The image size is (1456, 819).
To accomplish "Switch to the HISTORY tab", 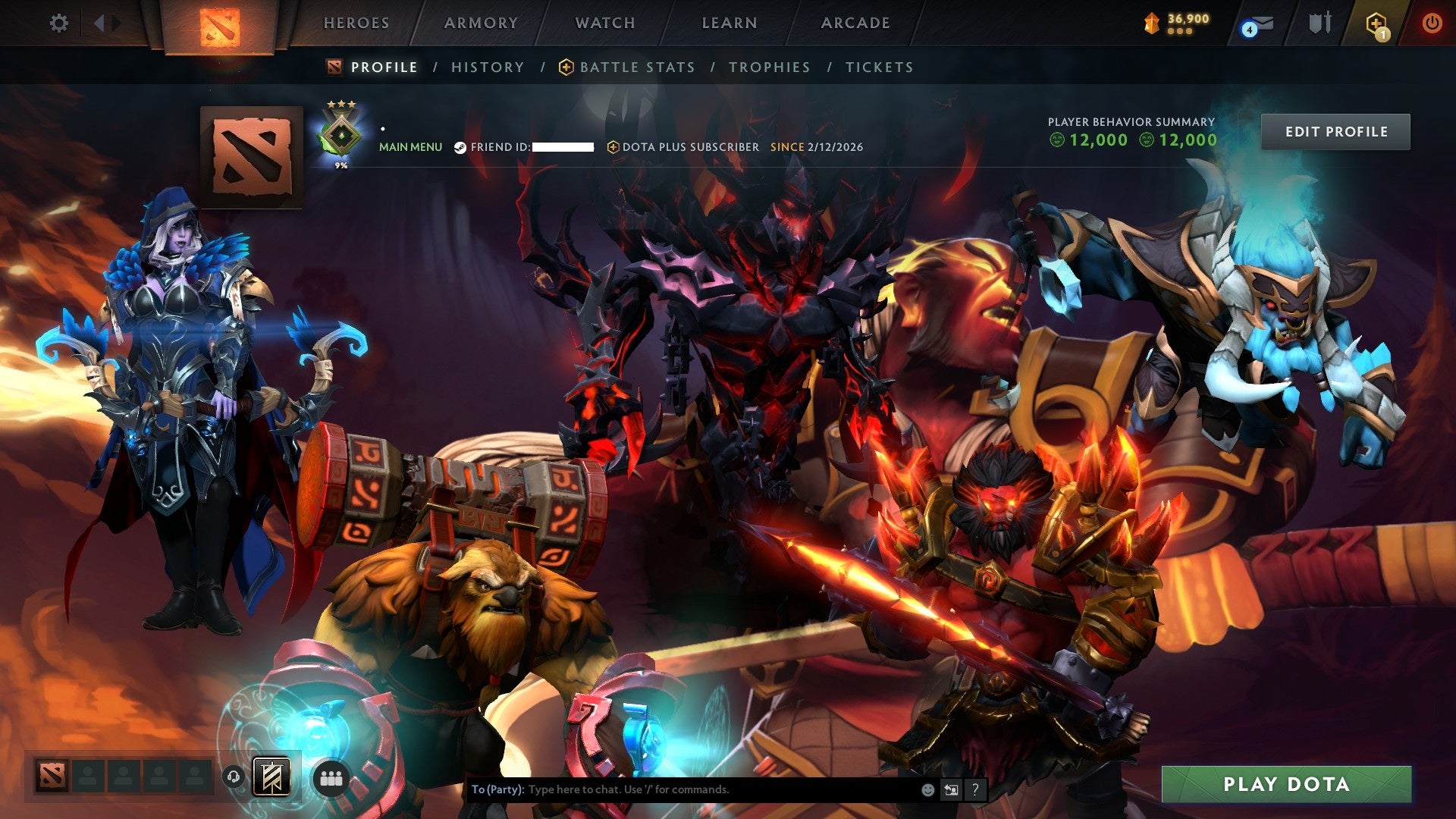I will (x=487, y=67).
